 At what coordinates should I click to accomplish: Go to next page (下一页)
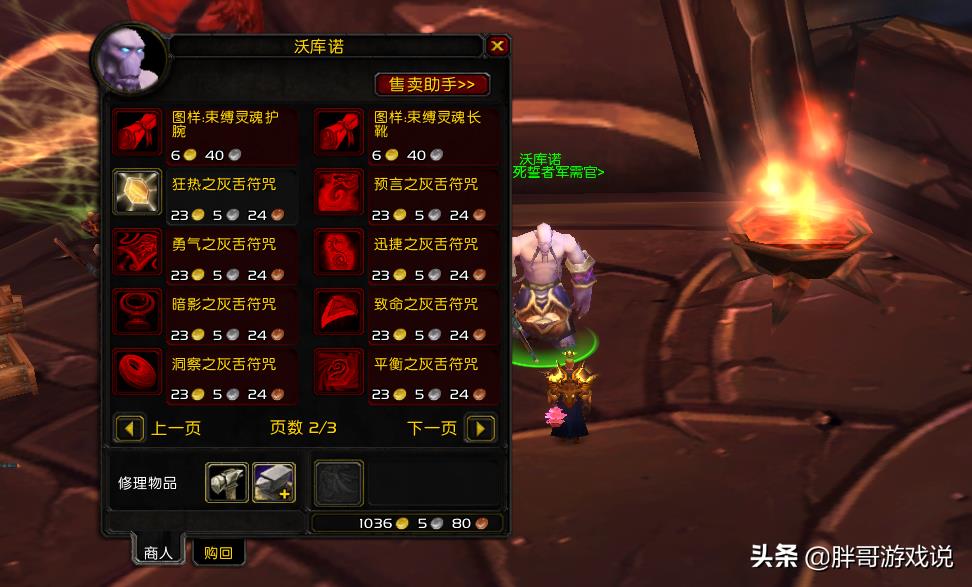[x=480, y=429]
